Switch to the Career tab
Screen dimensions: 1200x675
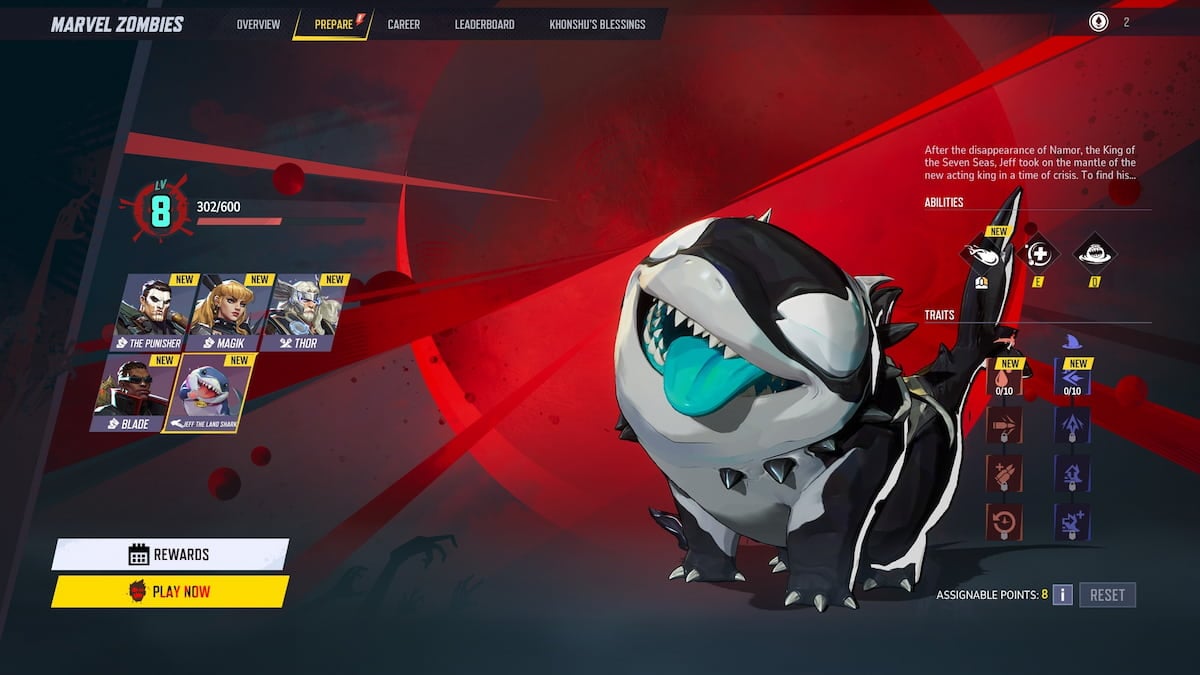(403, 24)
